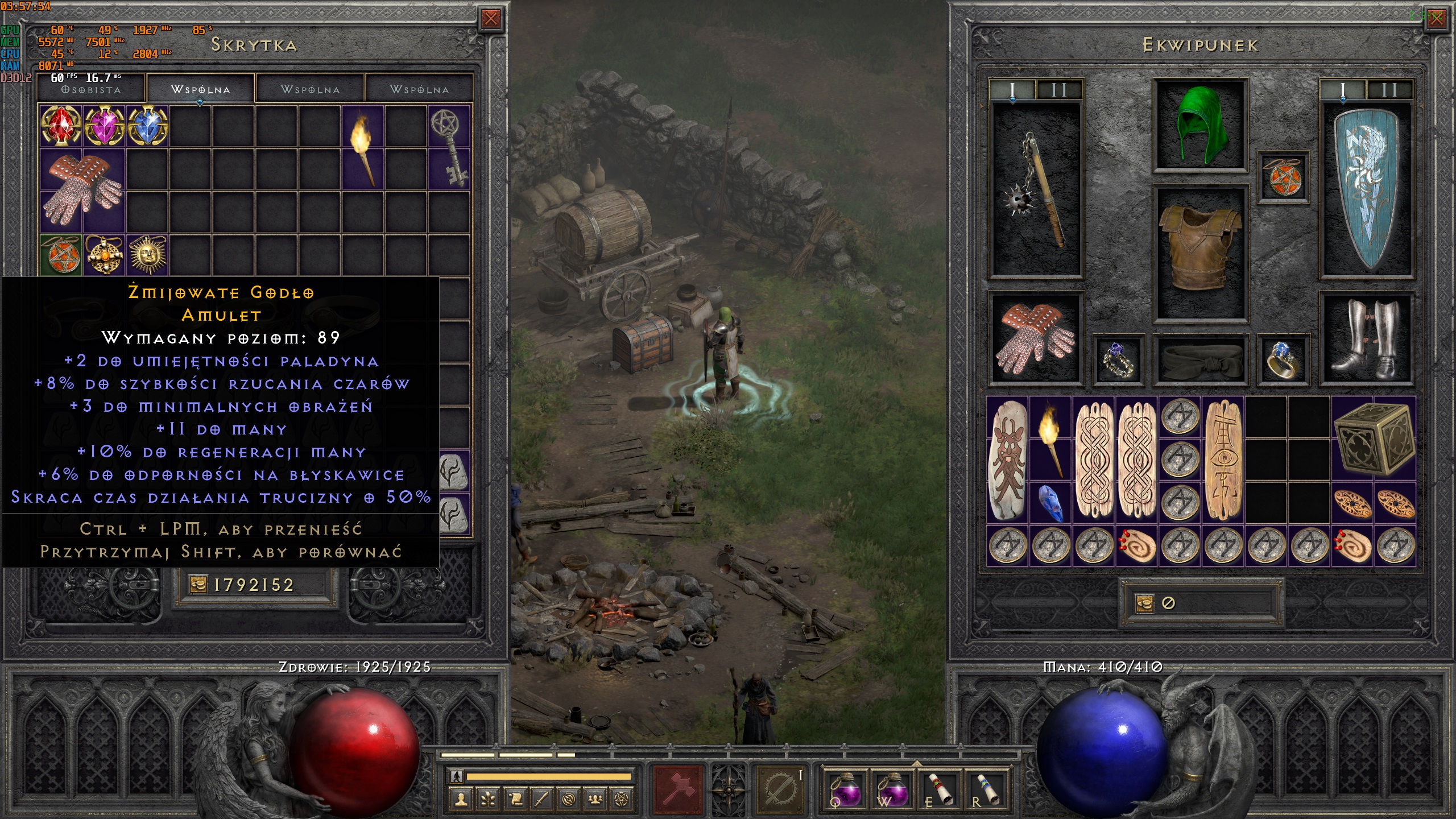
Task: Select the blue sapphire gem in stash
Action: [x=147, y=126]
